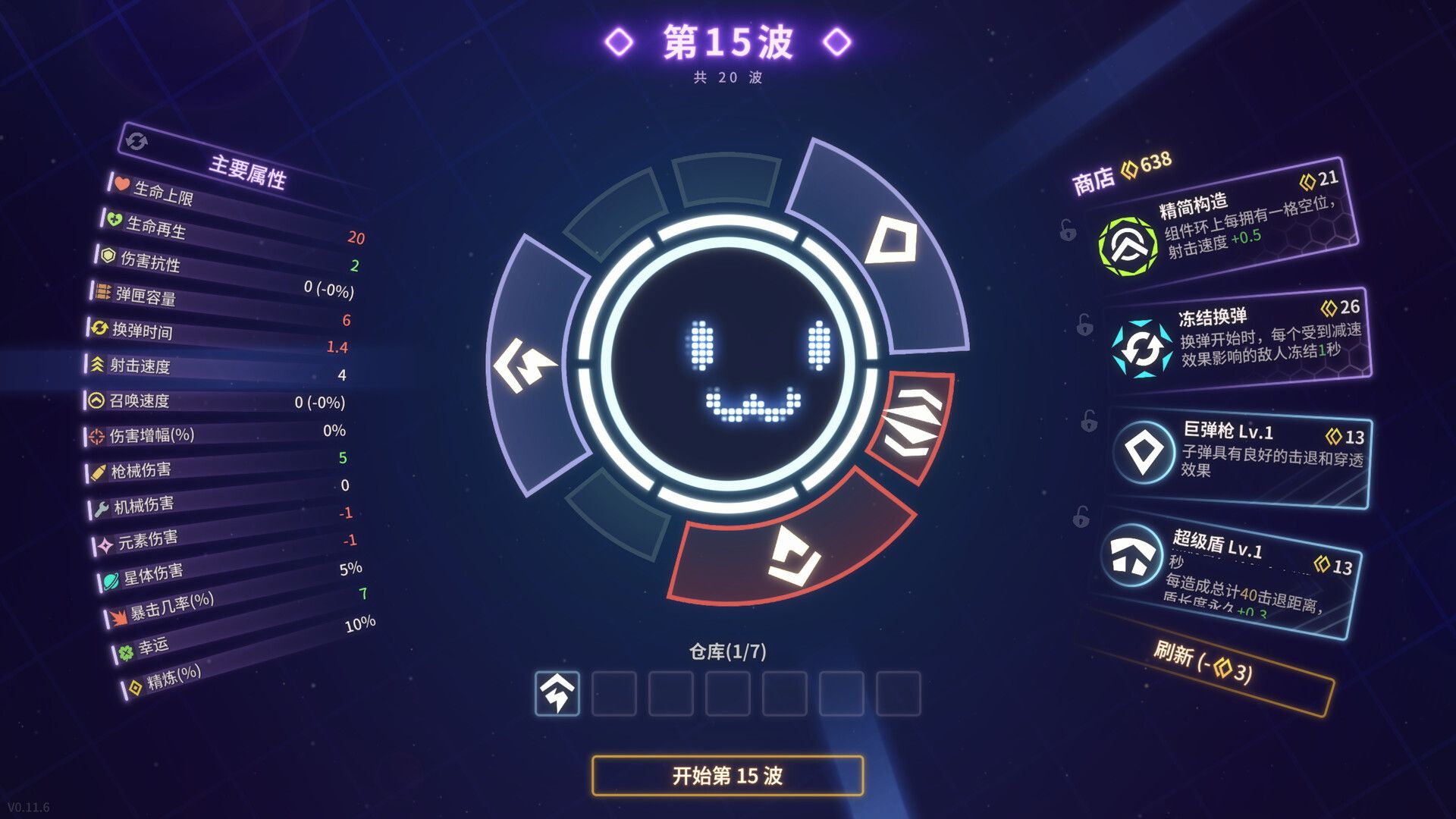1456x819 pixels.
Task: Select the green 精简构造 shop item icon
Action: (1127, 246)
